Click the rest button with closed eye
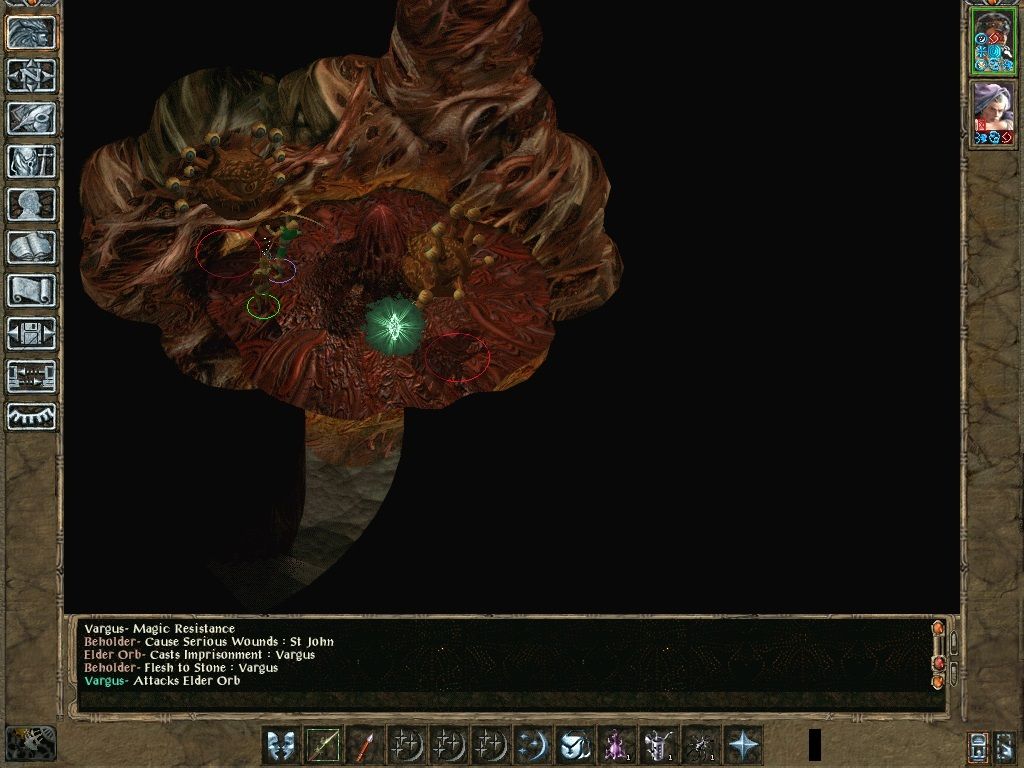This screenshot has height=768, width=1024. [x=32, y=417]
